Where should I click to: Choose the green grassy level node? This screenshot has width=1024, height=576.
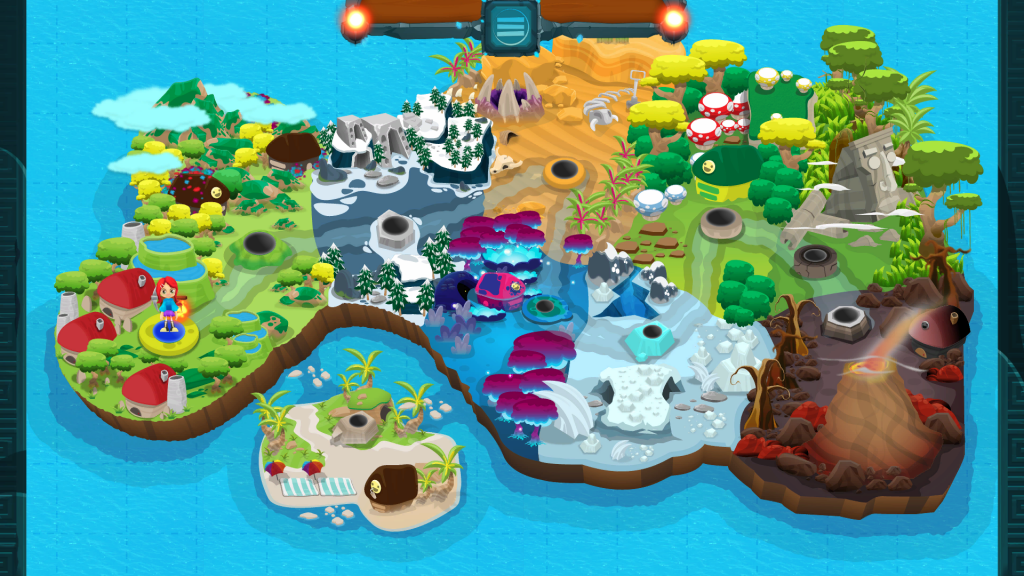pos(259,244)
